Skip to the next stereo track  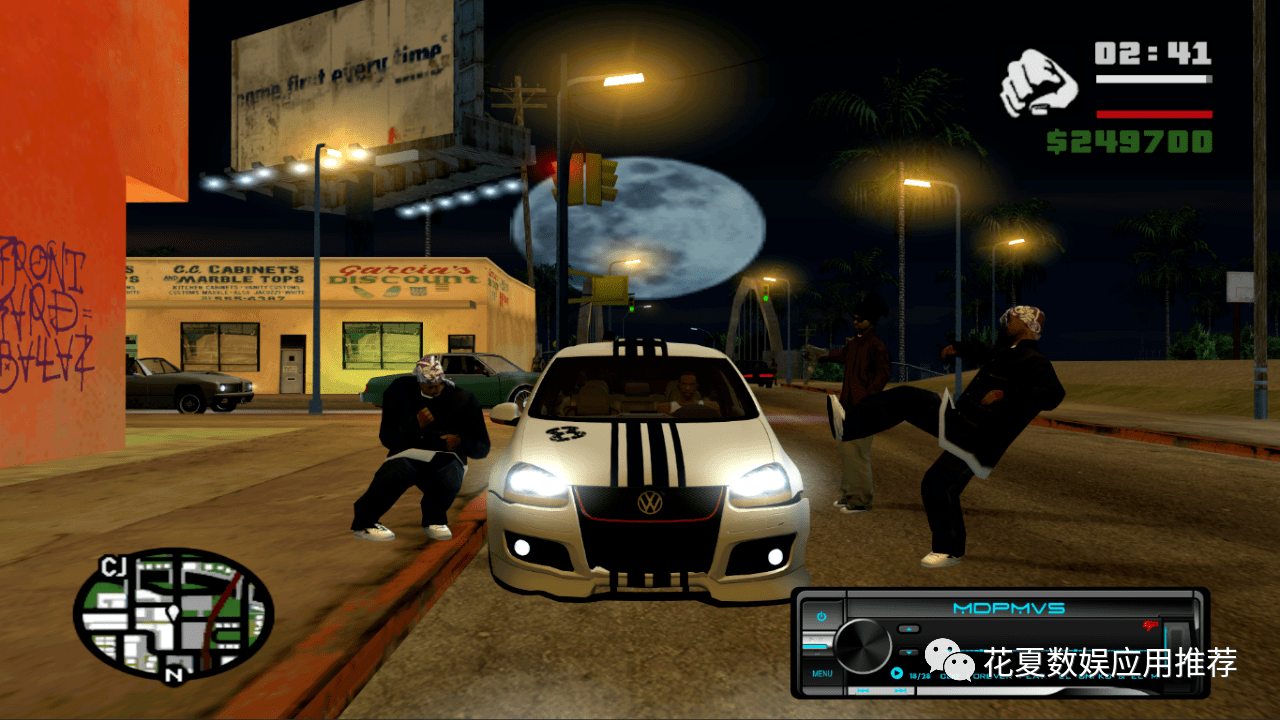pos(900,690)
